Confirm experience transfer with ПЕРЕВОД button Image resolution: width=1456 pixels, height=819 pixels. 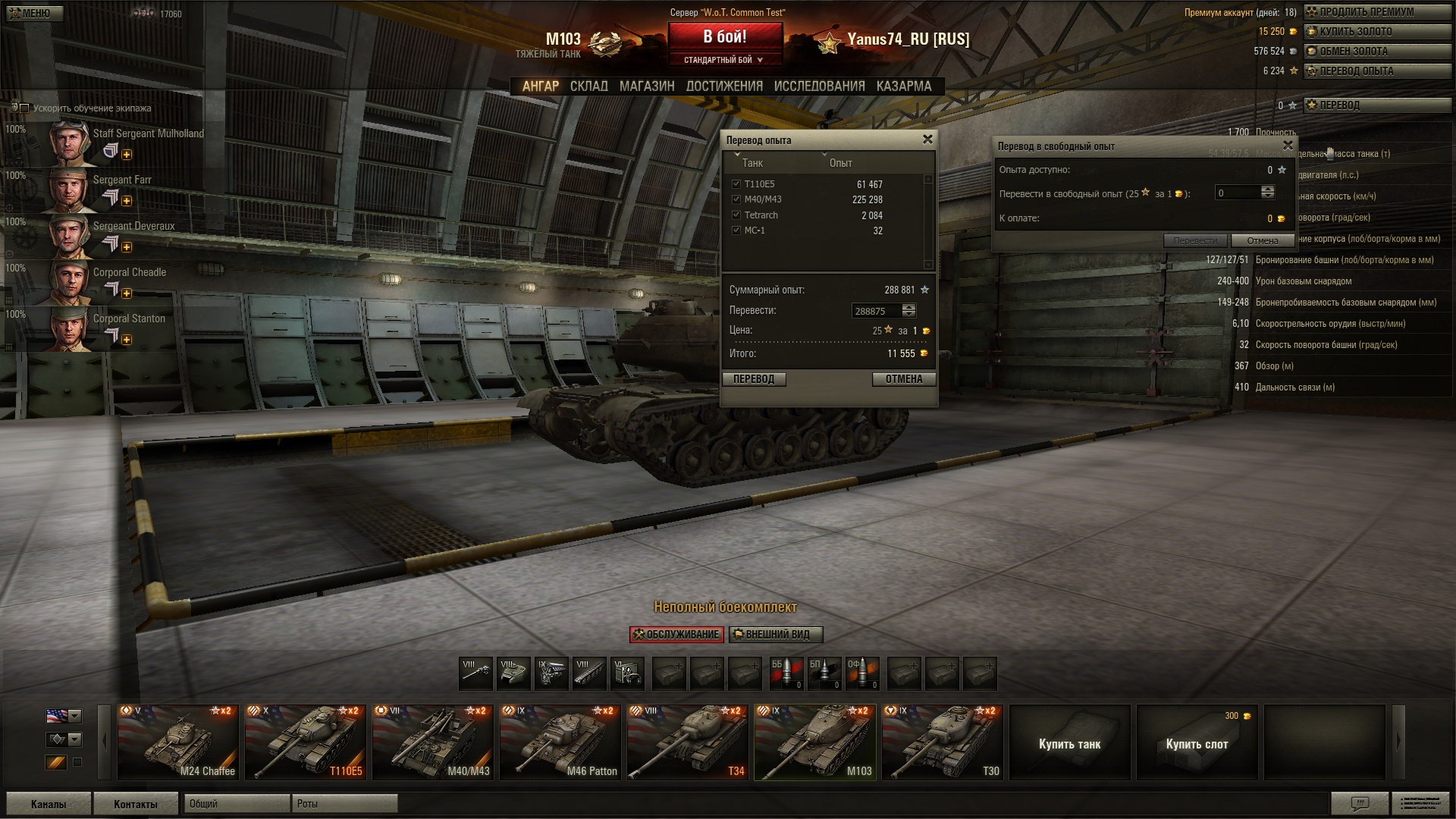pyautogui.click(x=754, y=379)
